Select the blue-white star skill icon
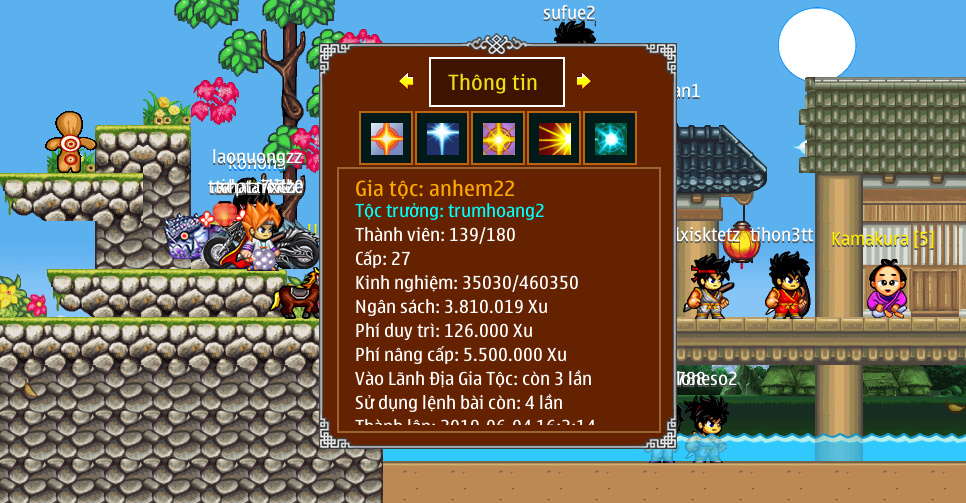966x503 pixels. (441, 138)
